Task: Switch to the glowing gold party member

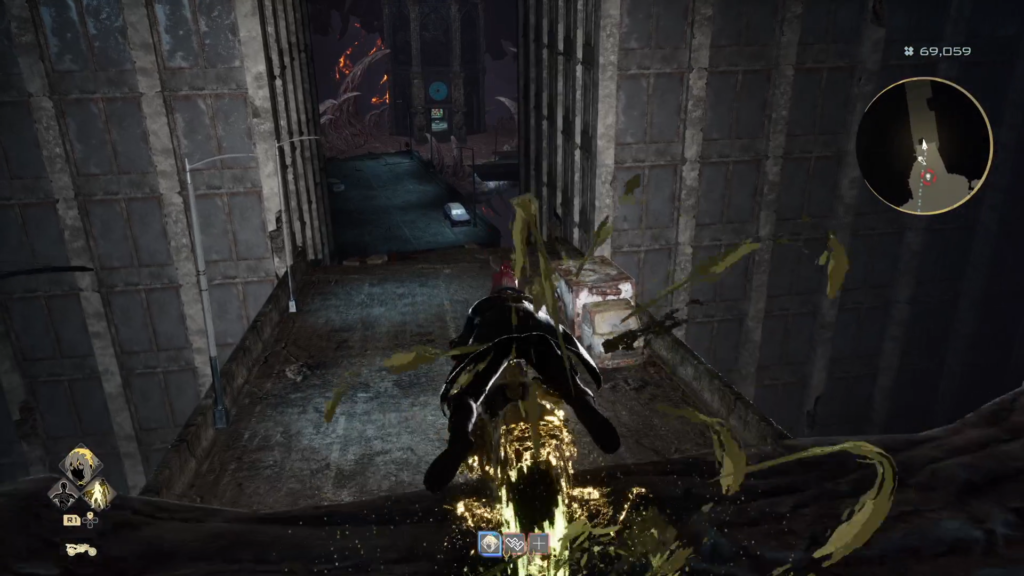Action: pyautogui.click(x=100, y=493)
